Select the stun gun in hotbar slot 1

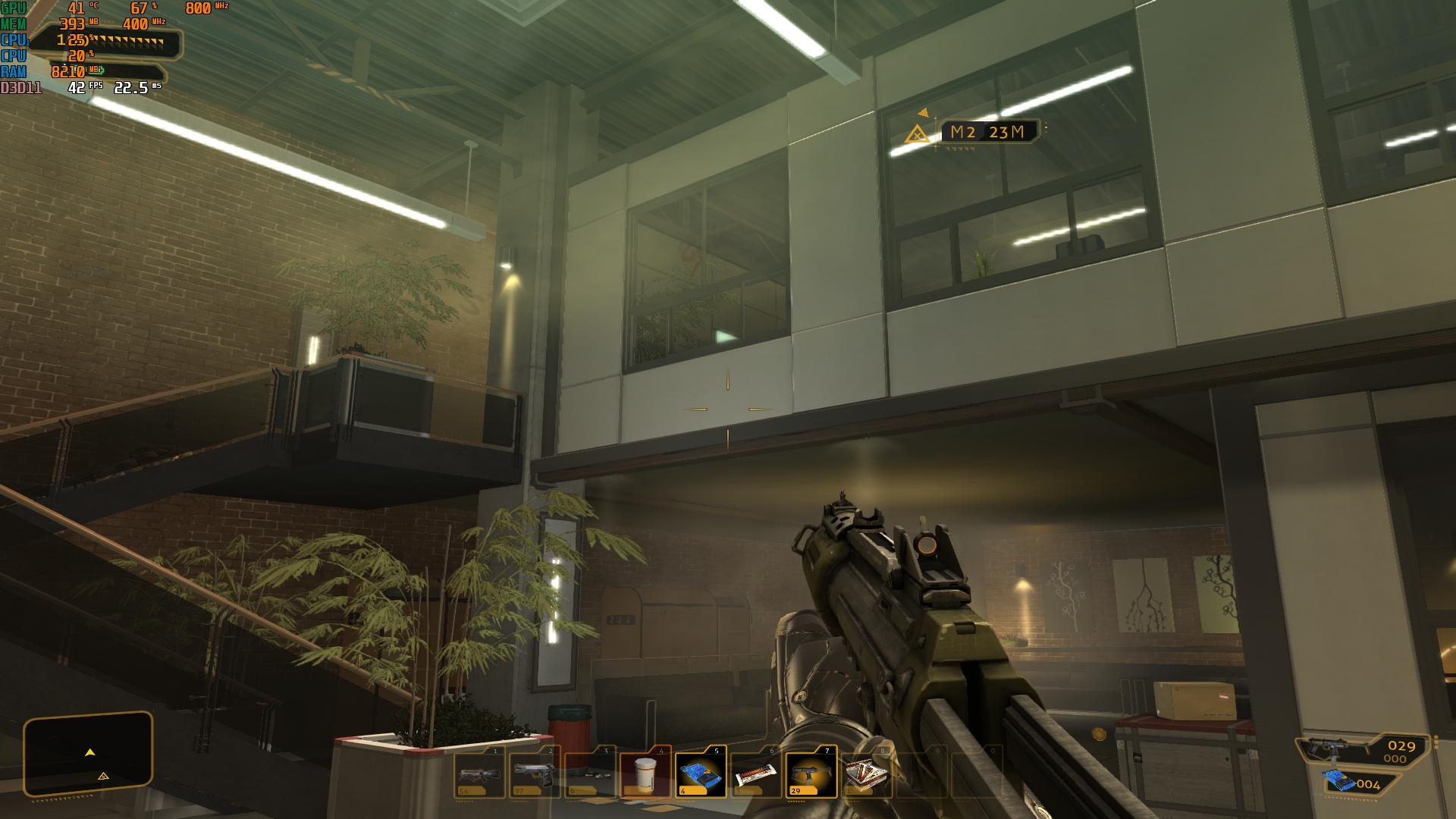point(479,773)
